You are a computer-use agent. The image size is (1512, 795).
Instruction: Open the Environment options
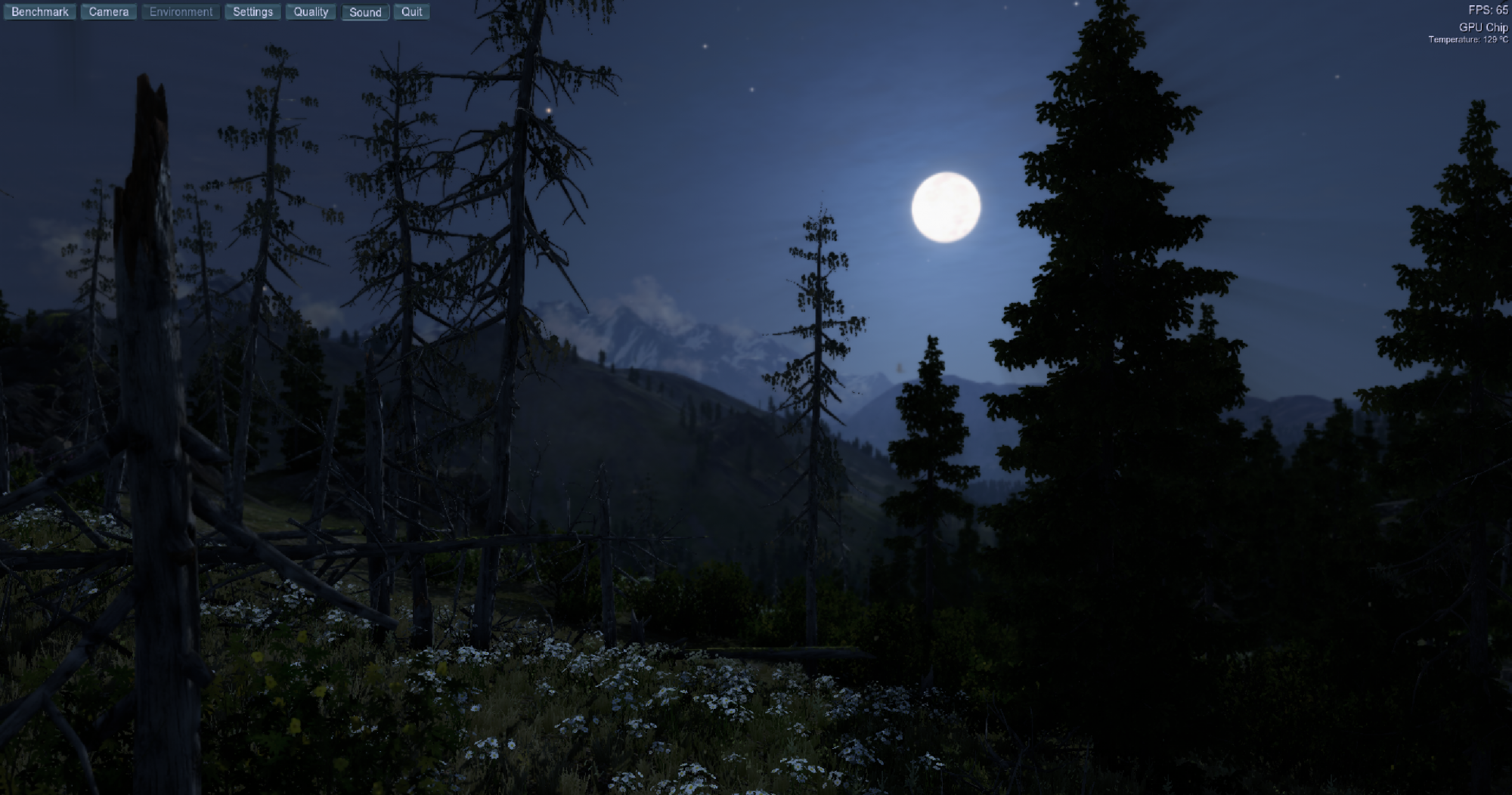point(181,12)
